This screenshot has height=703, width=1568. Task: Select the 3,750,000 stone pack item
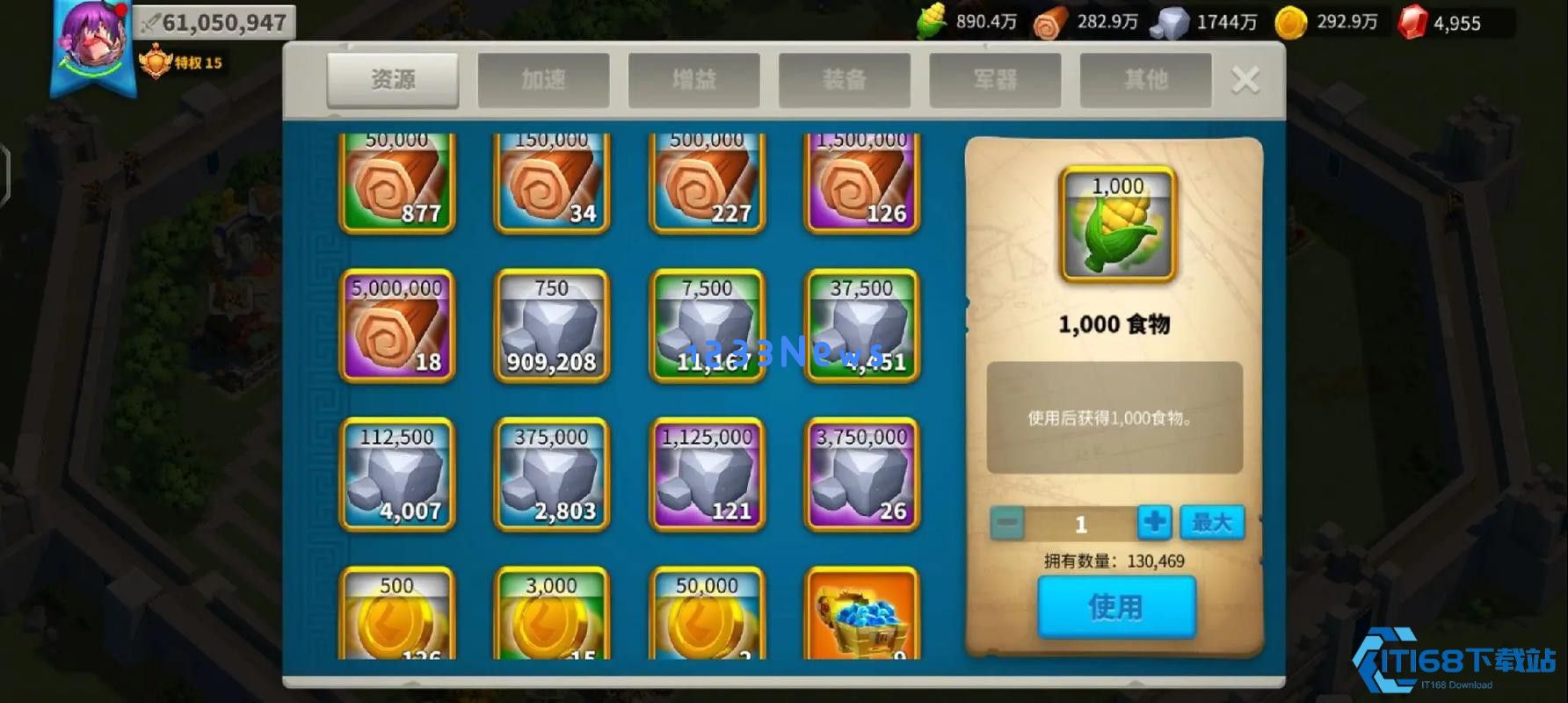click(860, 475)
